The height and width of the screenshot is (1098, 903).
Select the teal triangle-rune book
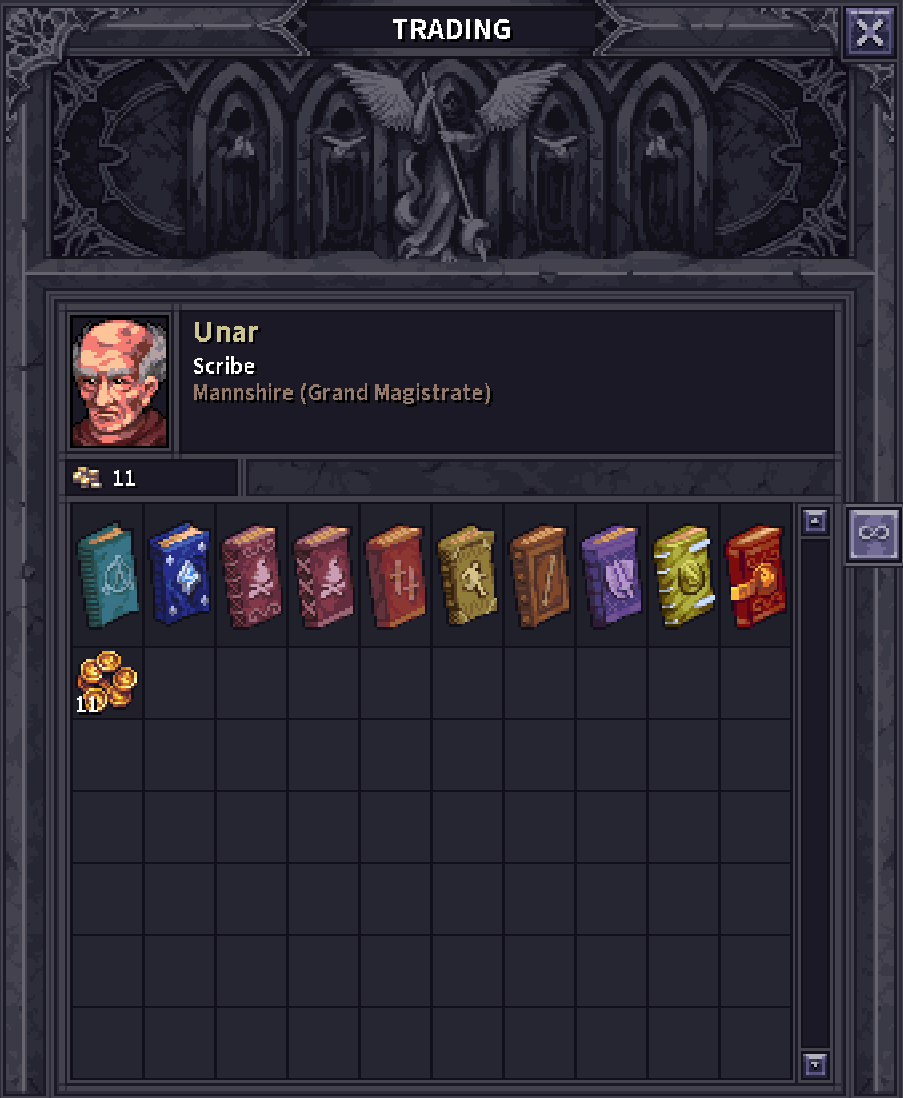click(107, 575)
